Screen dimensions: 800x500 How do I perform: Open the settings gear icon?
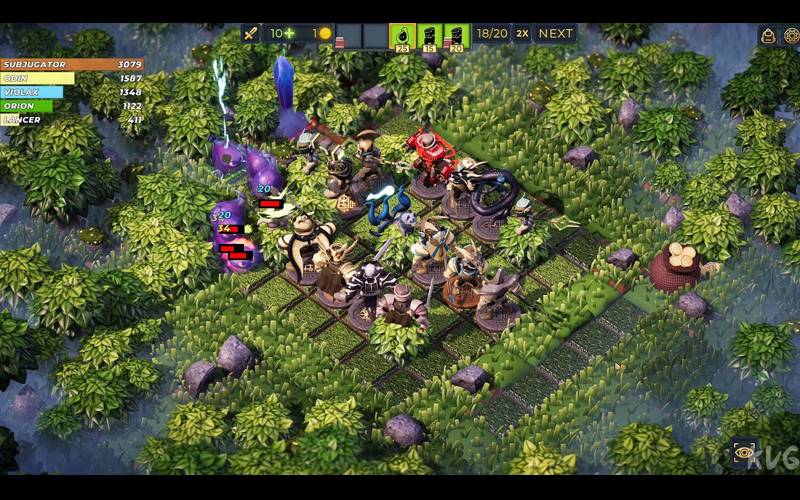(x=791, y=36)
